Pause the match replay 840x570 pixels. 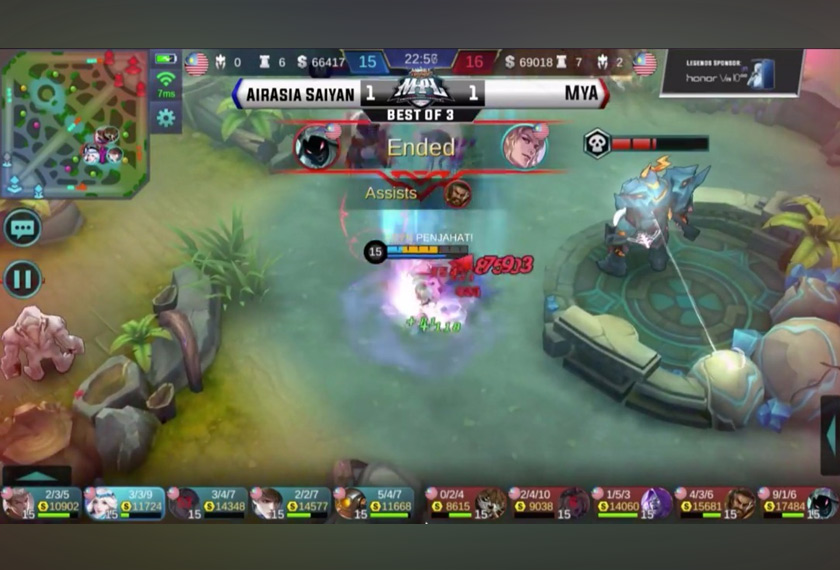pyautogui.click(x=22, y=279)
